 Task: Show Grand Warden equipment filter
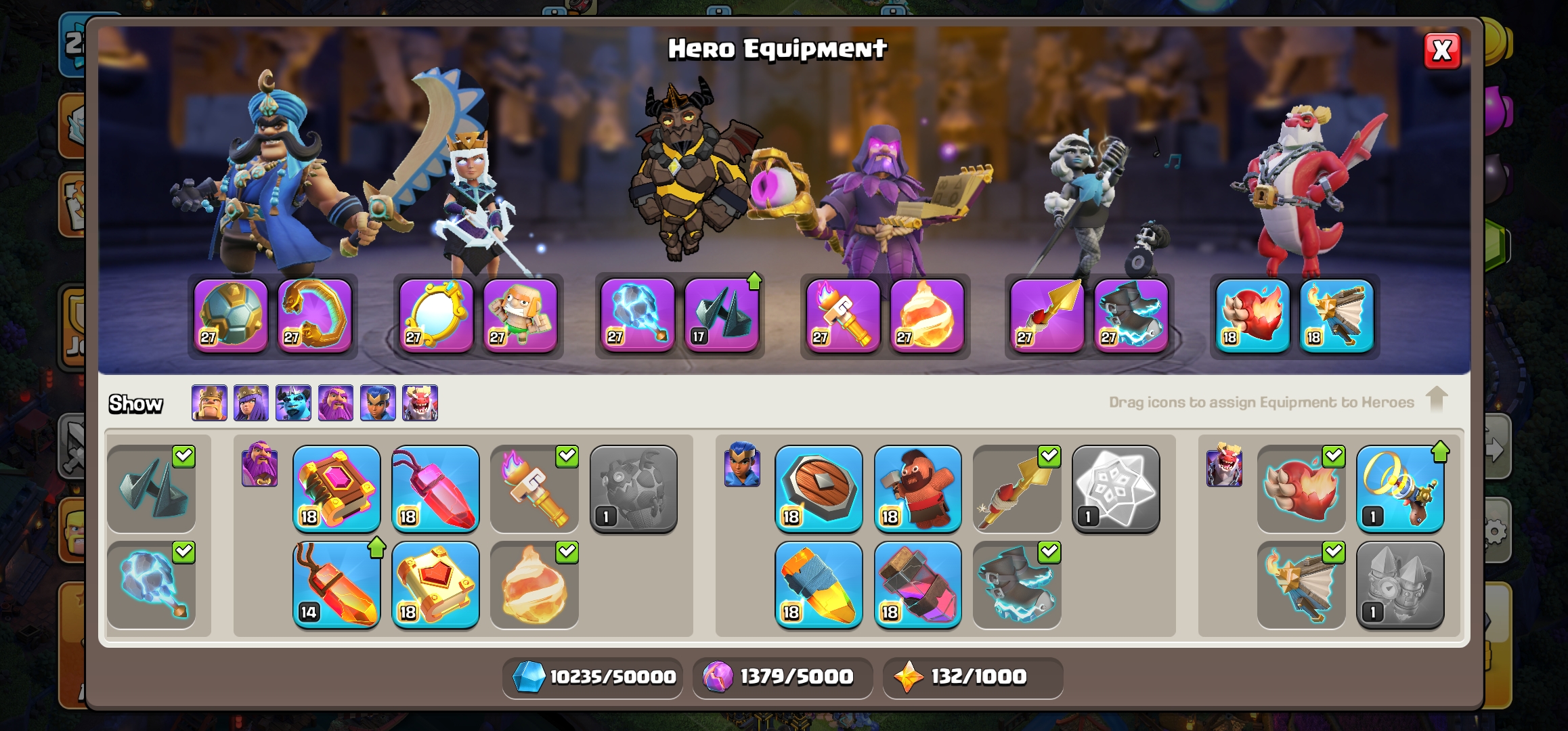[x=336, y=403]
